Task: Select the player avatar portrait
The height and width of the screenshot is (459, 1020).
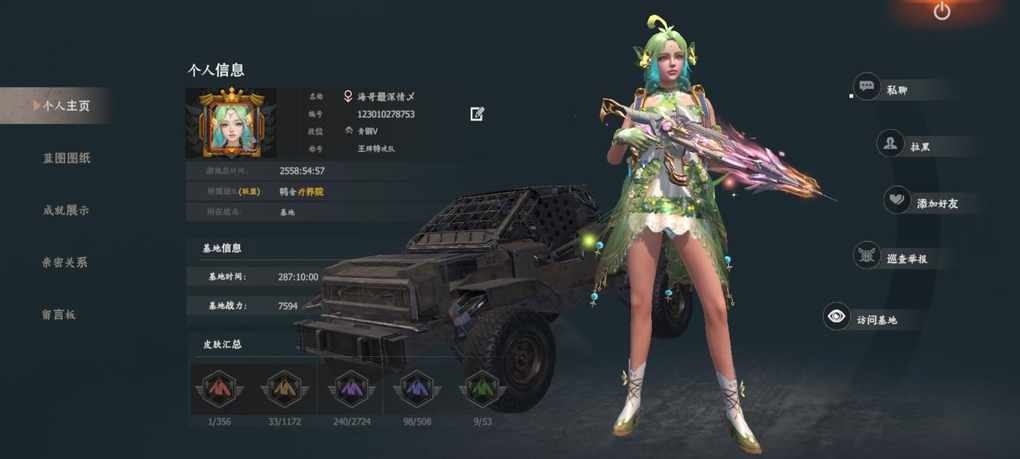Action: pos(231,124)
